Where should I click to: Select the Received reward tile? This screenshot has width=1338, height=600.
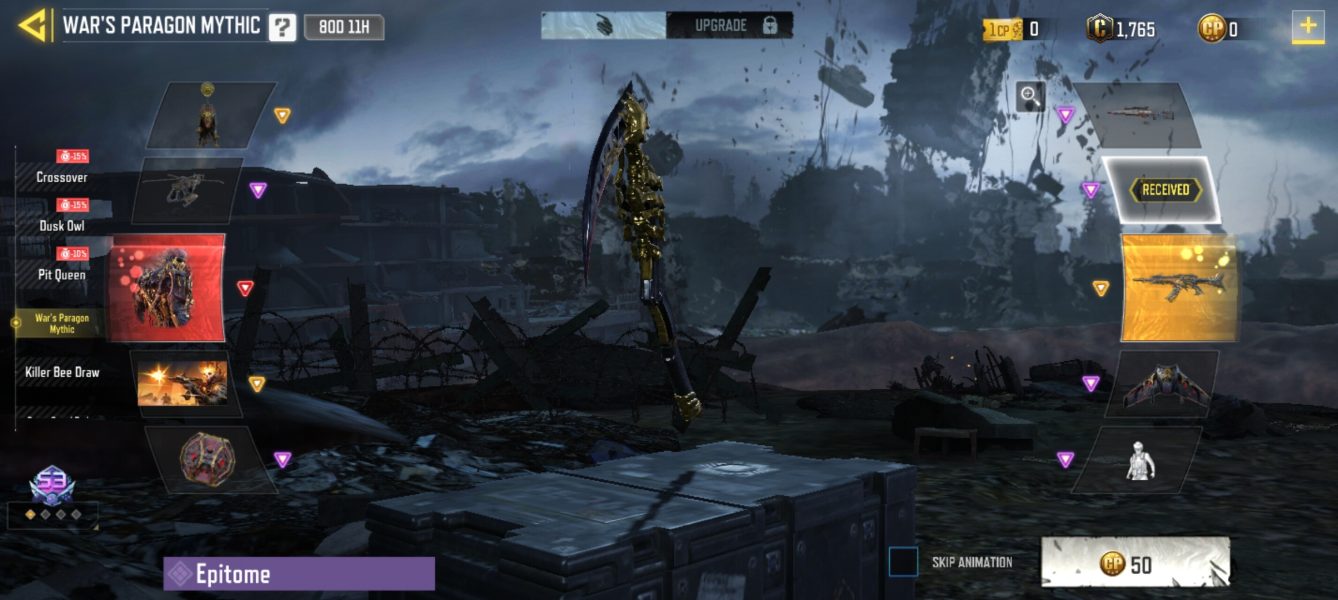(1160, 189)
